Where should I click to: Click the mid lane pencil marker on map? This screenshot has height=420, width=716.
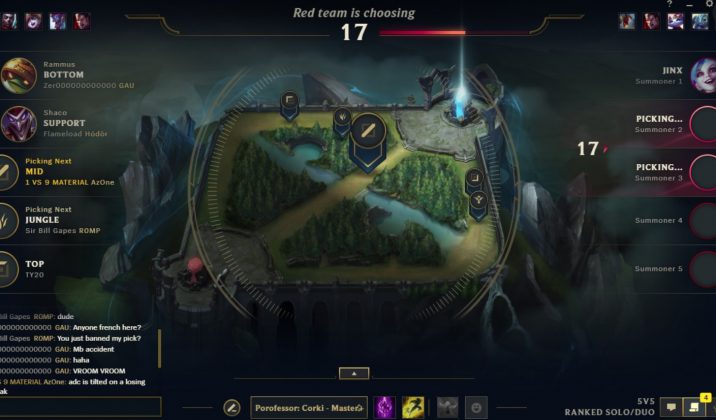tap(367, 131)
